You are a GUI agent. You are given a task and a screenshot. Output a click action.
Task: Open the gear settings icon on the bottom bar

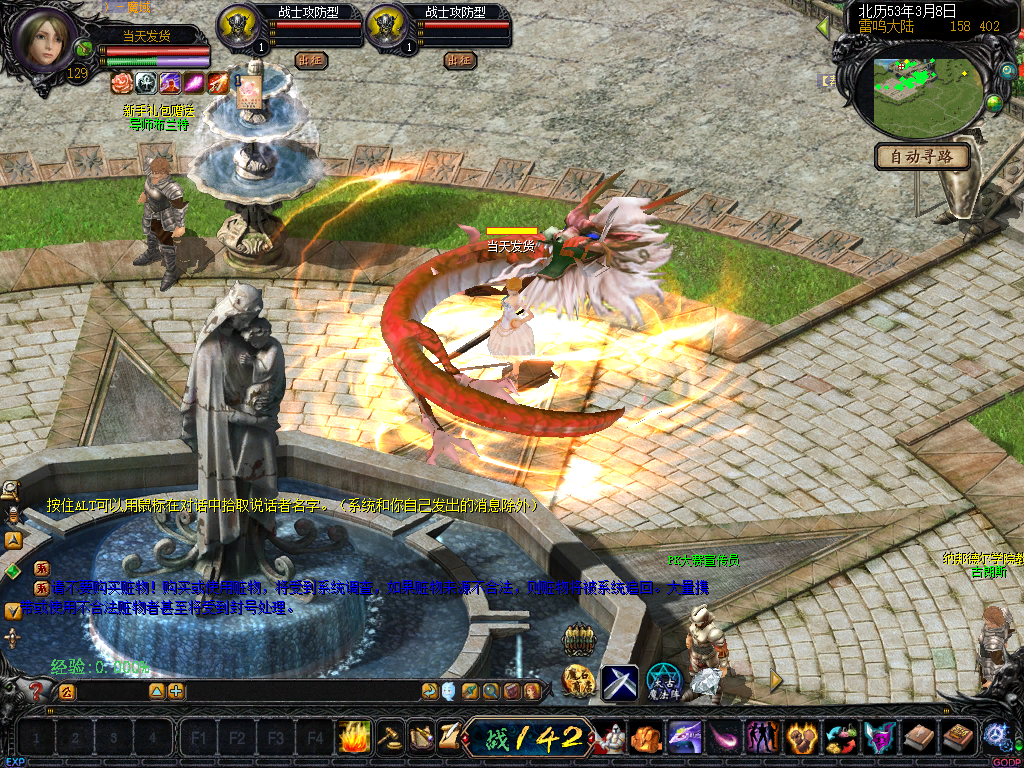click(x=995, y=735)
